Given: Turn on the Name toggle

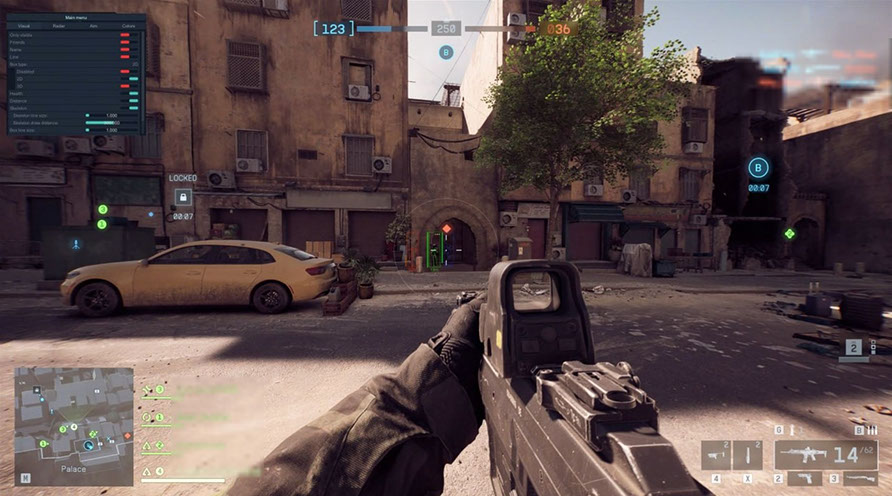Looking at the screenshot, I should 126,50.
